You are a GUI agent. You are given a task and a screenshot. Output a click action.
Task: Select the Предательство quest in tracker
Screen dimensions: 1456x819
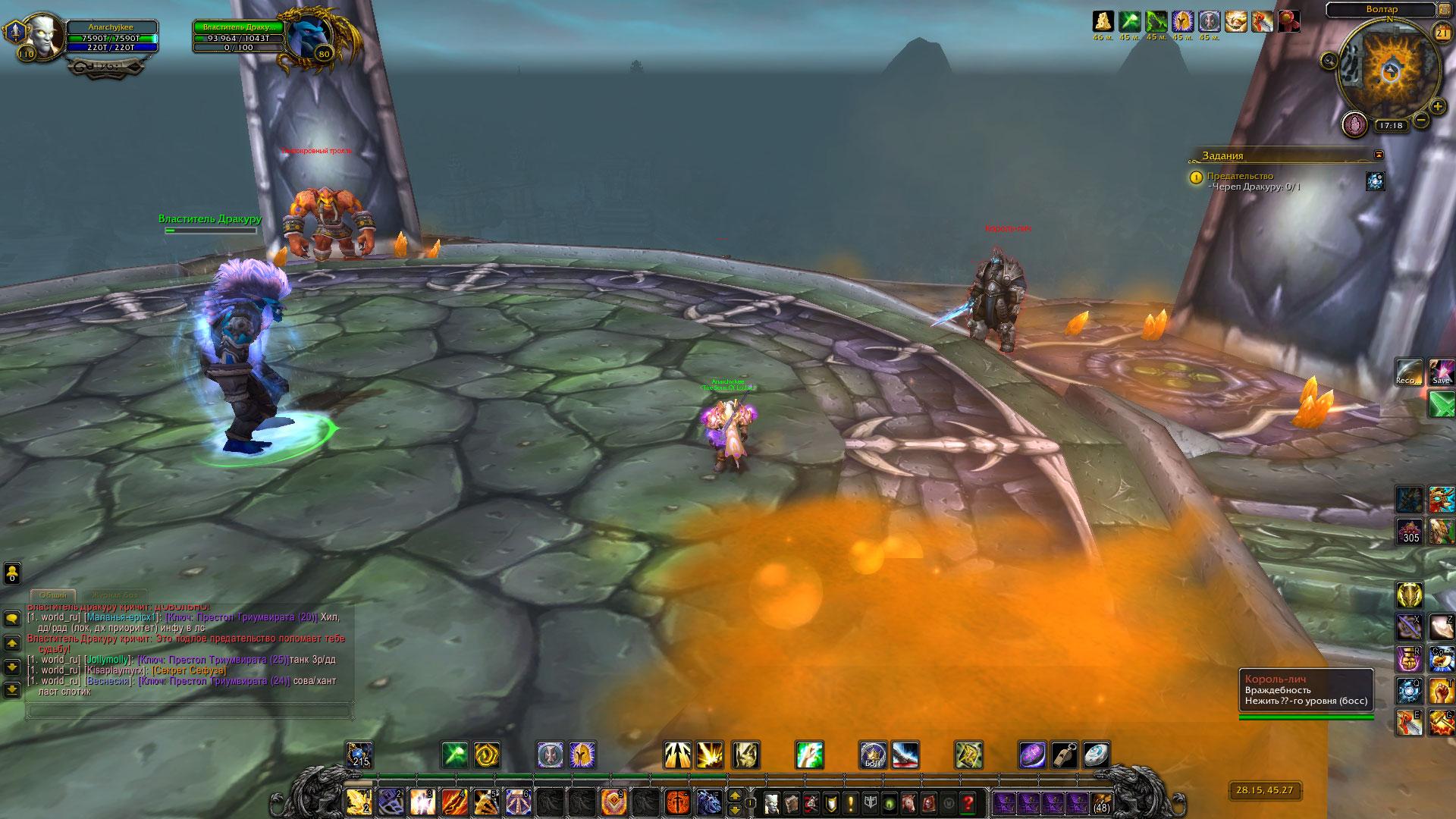pos(1240,176)
